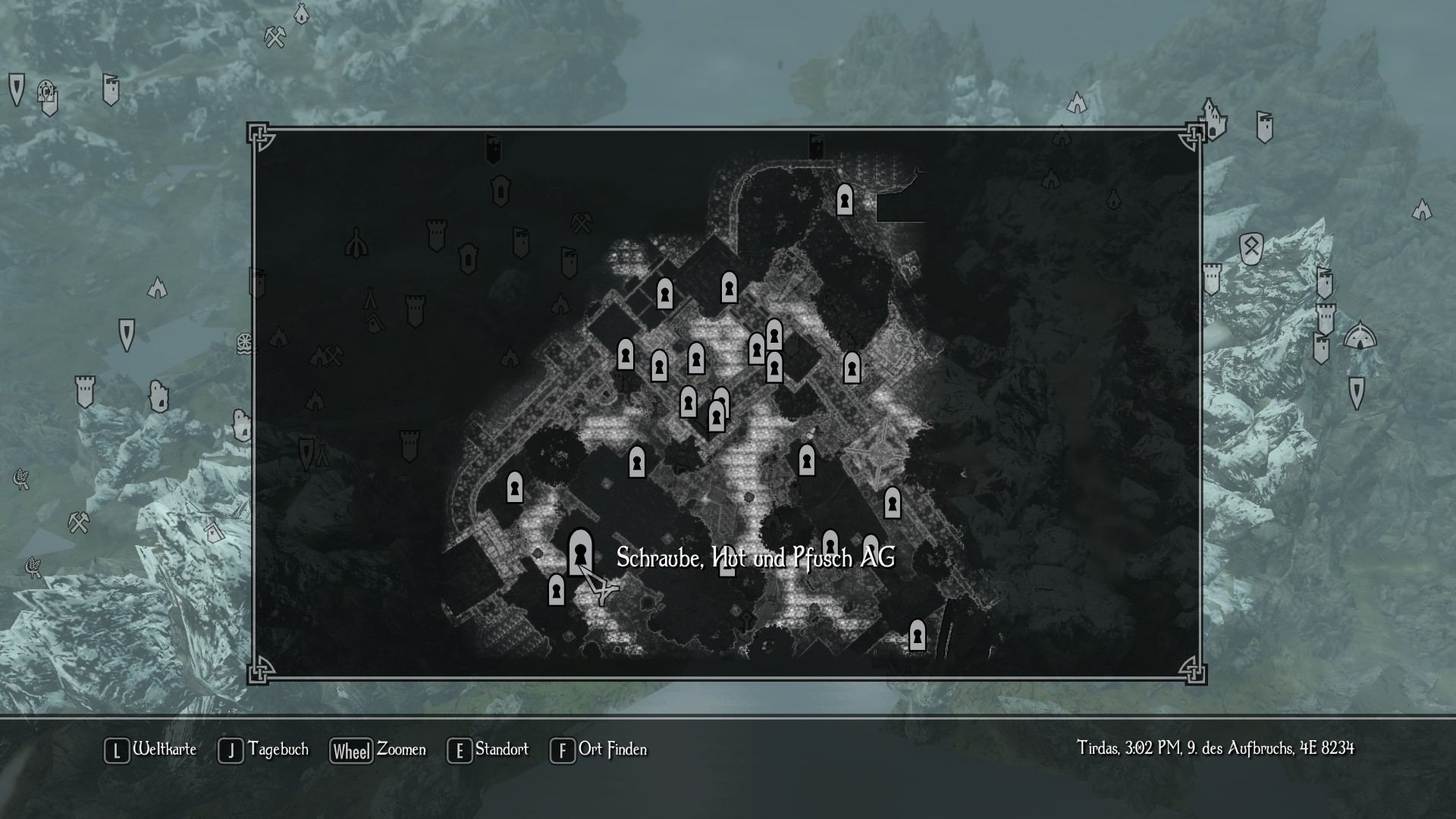
Task: Pick the rune shield map marker
Action: [1250, 248]
